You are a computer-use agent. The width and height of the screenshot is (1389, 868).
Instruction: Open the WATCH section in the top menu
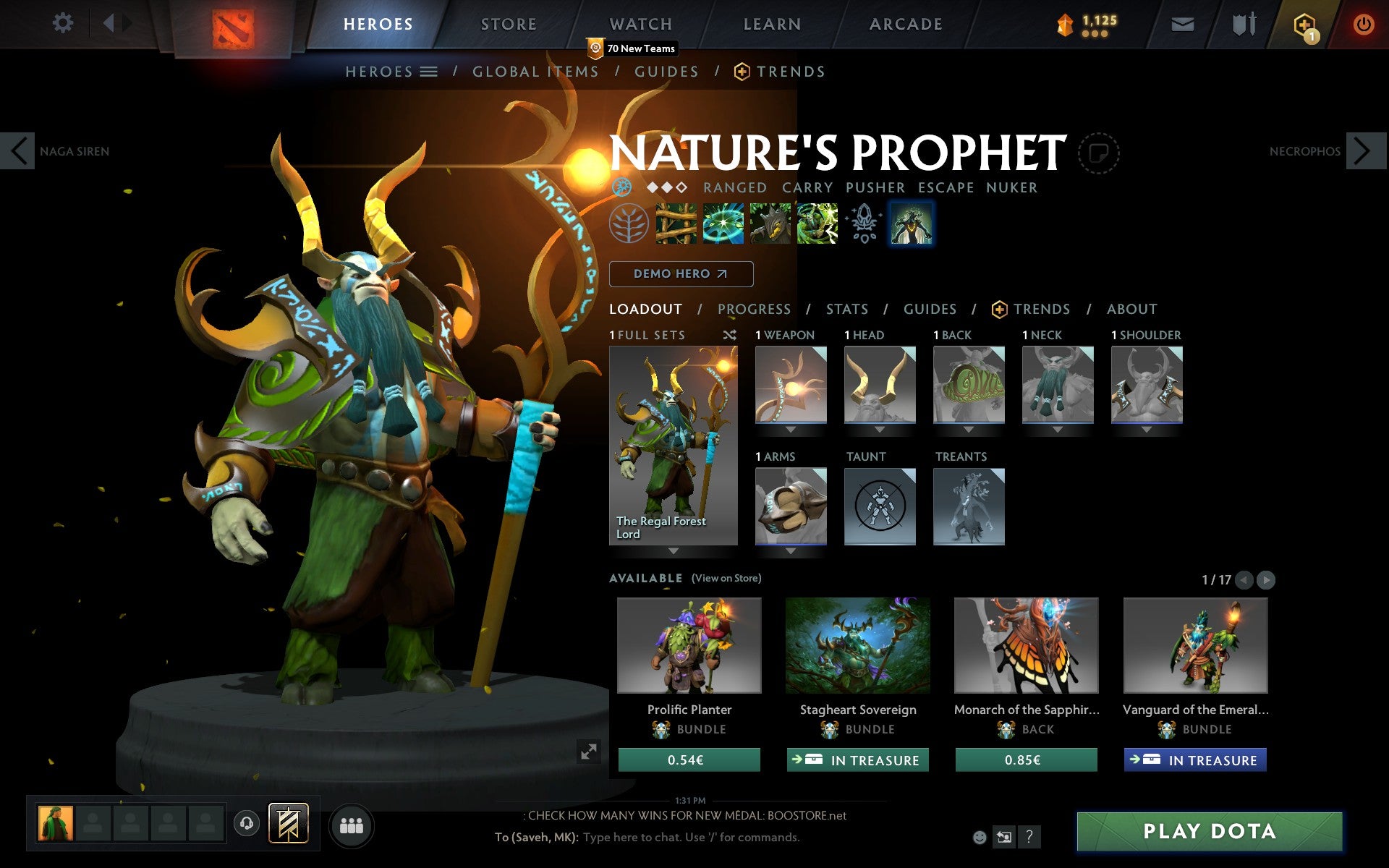tap(640, 23)
